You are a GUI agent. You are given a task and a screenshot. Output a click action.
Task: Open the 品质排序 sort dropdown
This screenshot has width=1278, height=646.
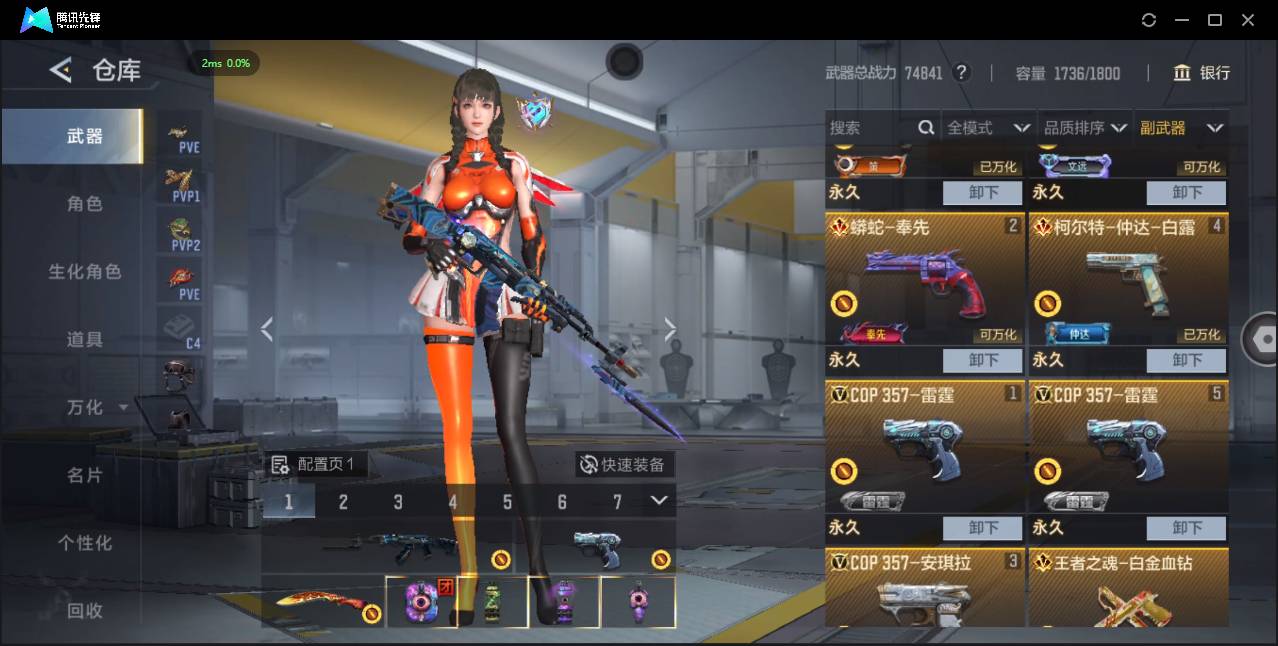(x=1085, y=128)
